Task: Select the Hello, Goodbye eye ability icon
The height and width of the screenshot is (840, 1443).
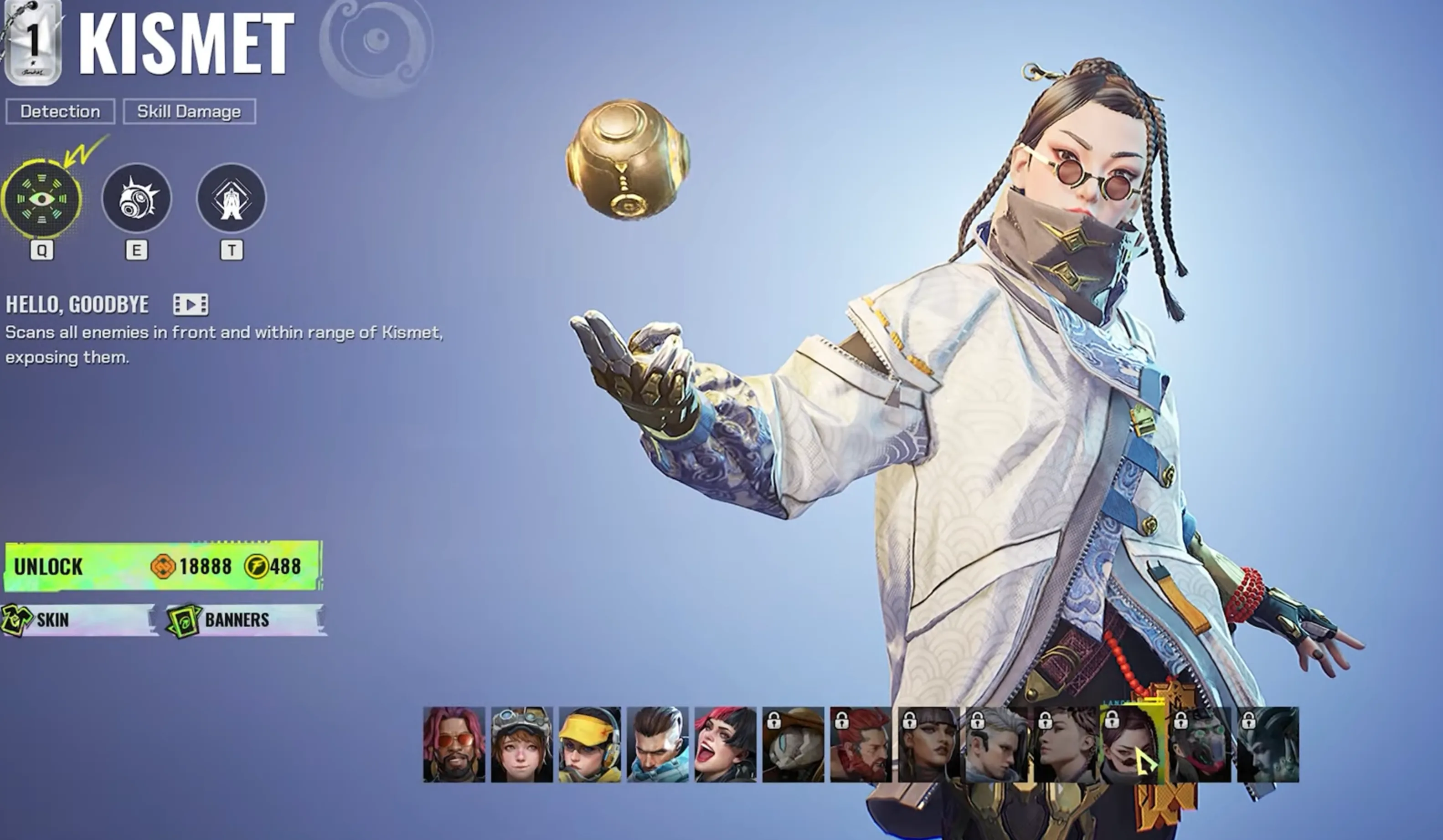Action: click(41, 199)
